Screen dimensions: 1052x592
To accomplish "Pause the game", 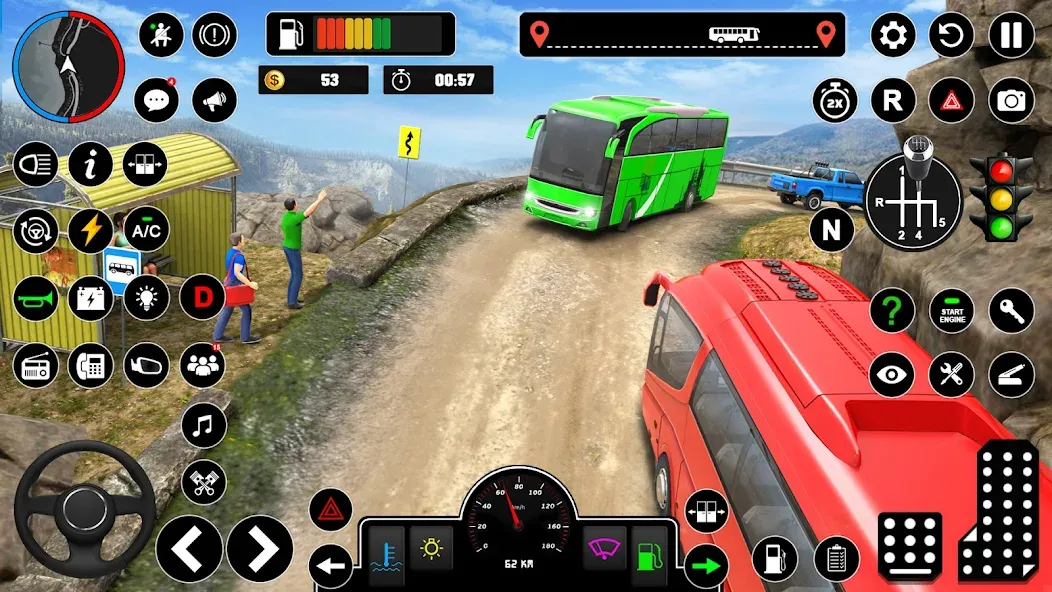I will (x=1011, y=36).
